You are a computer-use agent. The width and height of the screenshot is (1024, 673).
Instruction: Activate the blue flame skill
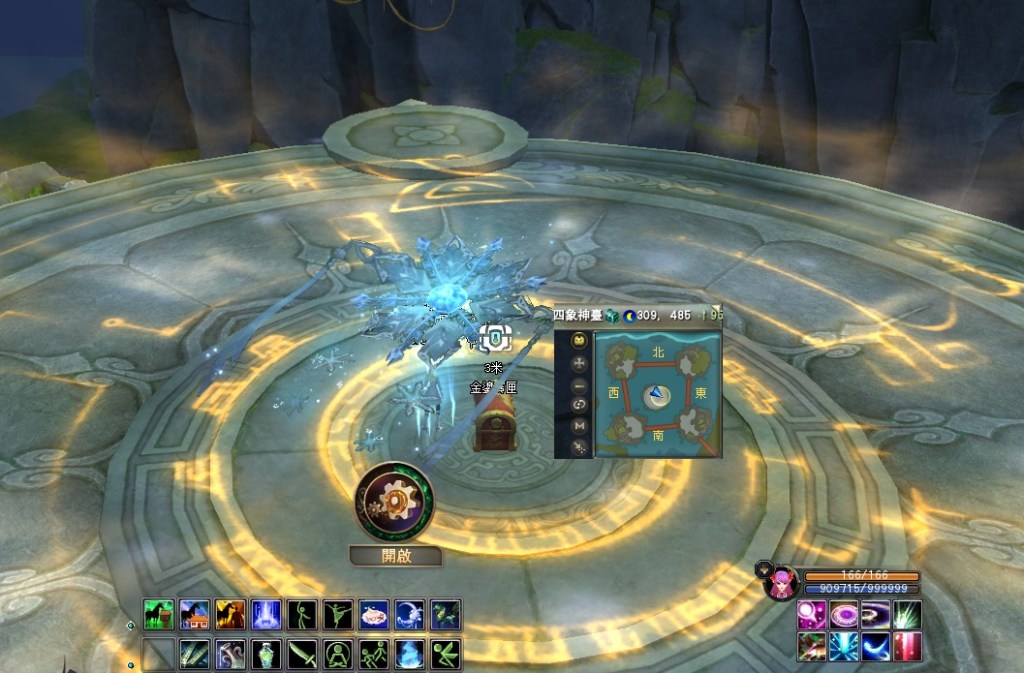click(x=410, y=654)
